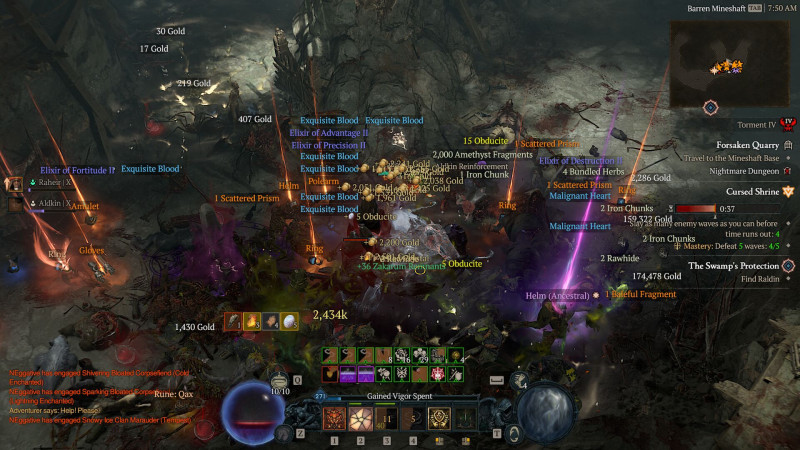Pick up the Polearm loot label
The height and width of the screenshot is (450, 800).
(323, 182)
